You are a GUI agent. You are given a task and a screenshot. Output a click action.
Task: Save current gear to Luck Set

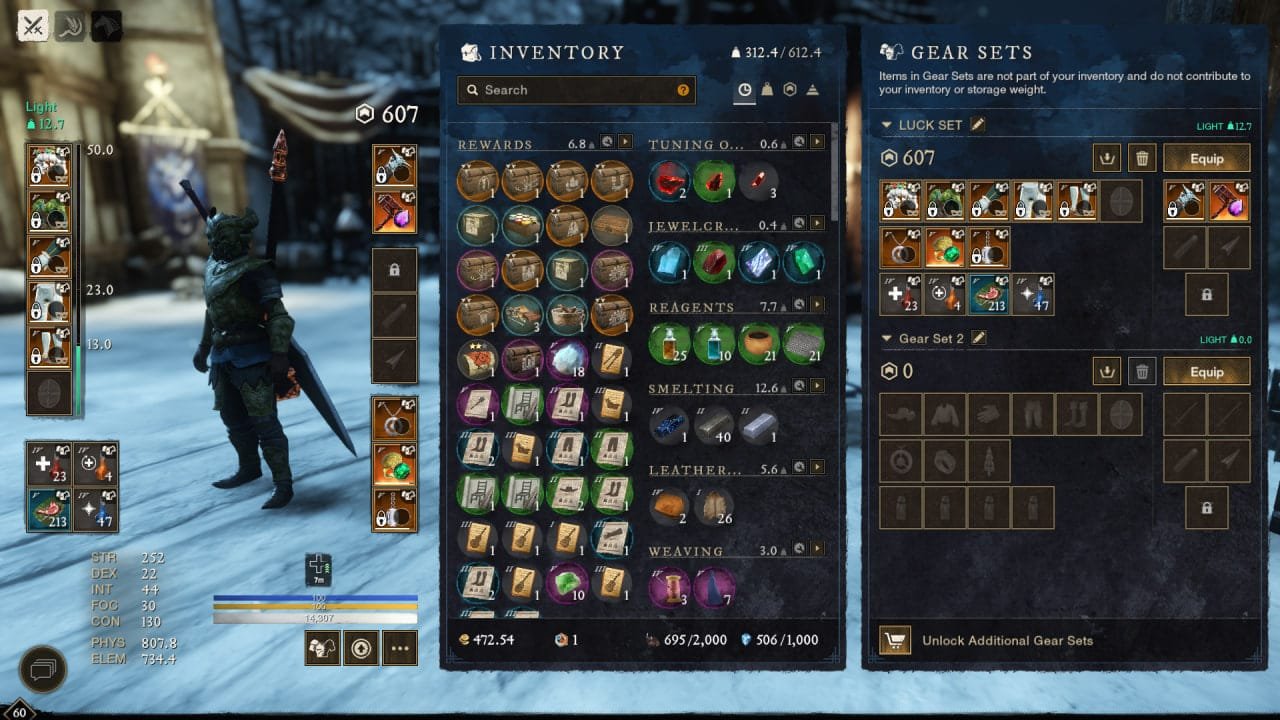tap(1106, 158)
